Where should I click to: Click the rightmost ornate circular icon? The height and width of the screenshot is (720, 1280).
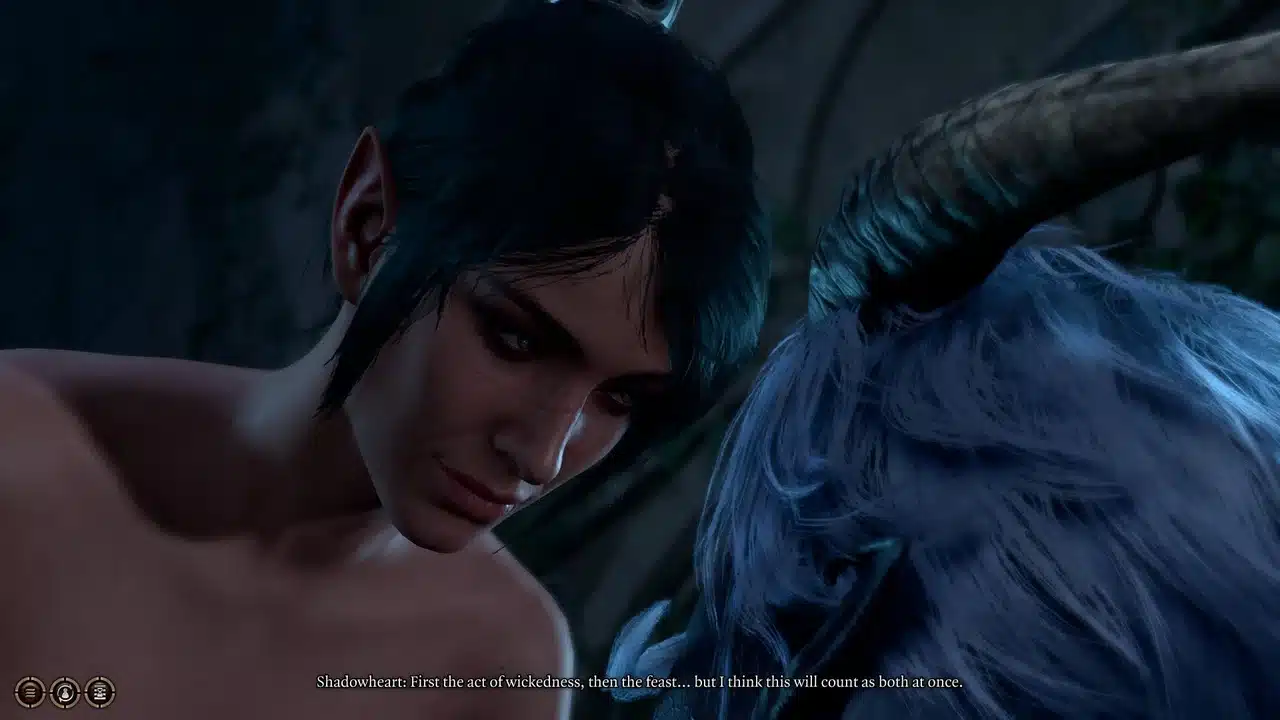pos(100,692)
